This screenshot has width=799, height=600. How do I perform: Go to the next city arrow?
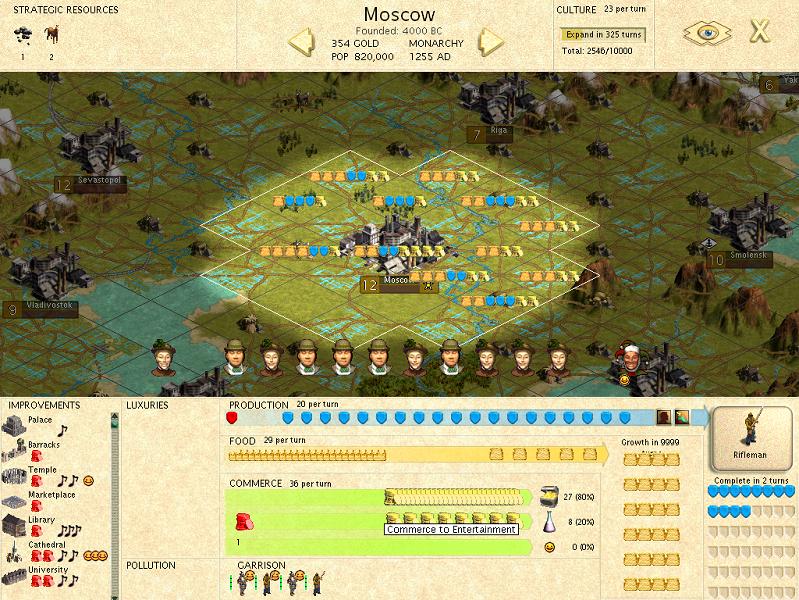click(x=490, y=42)
